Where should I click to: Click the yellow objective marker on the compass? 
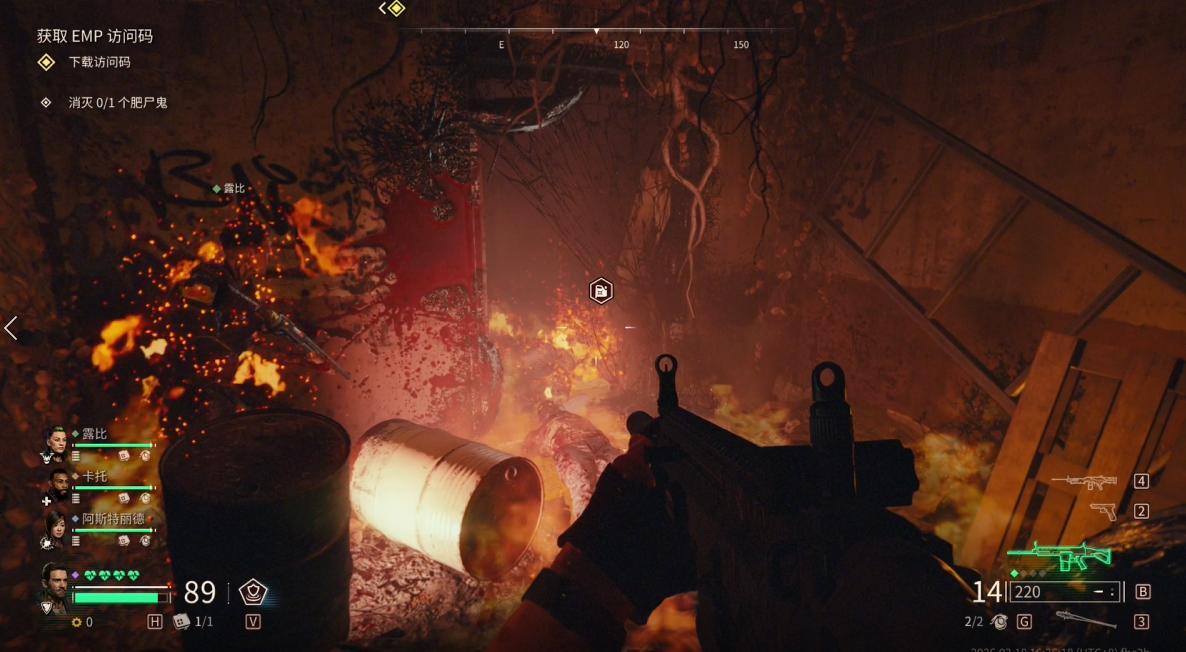click(396, 9)
